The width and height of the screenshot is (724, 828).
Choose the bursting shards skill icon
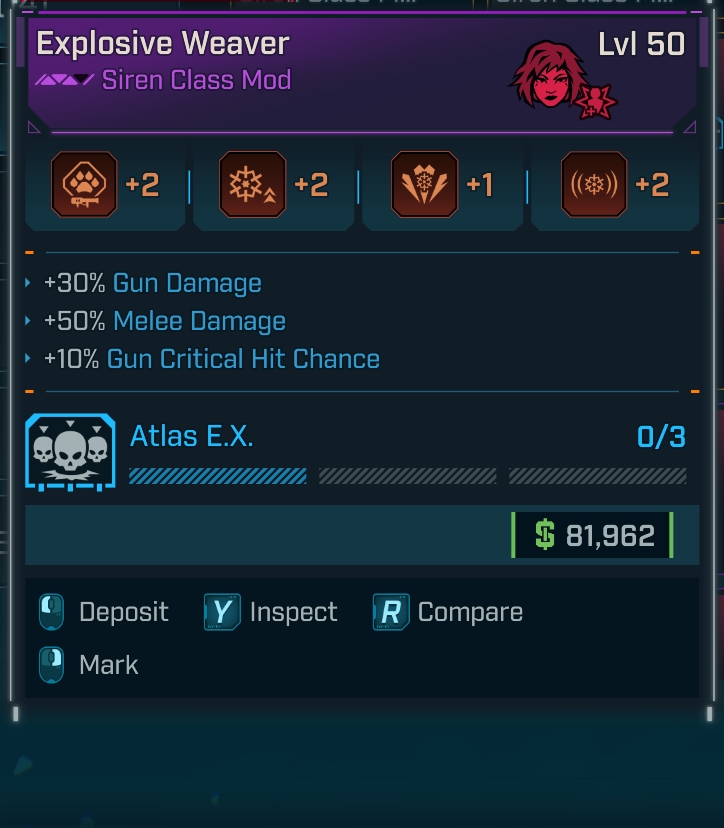[x=425, y=185]
